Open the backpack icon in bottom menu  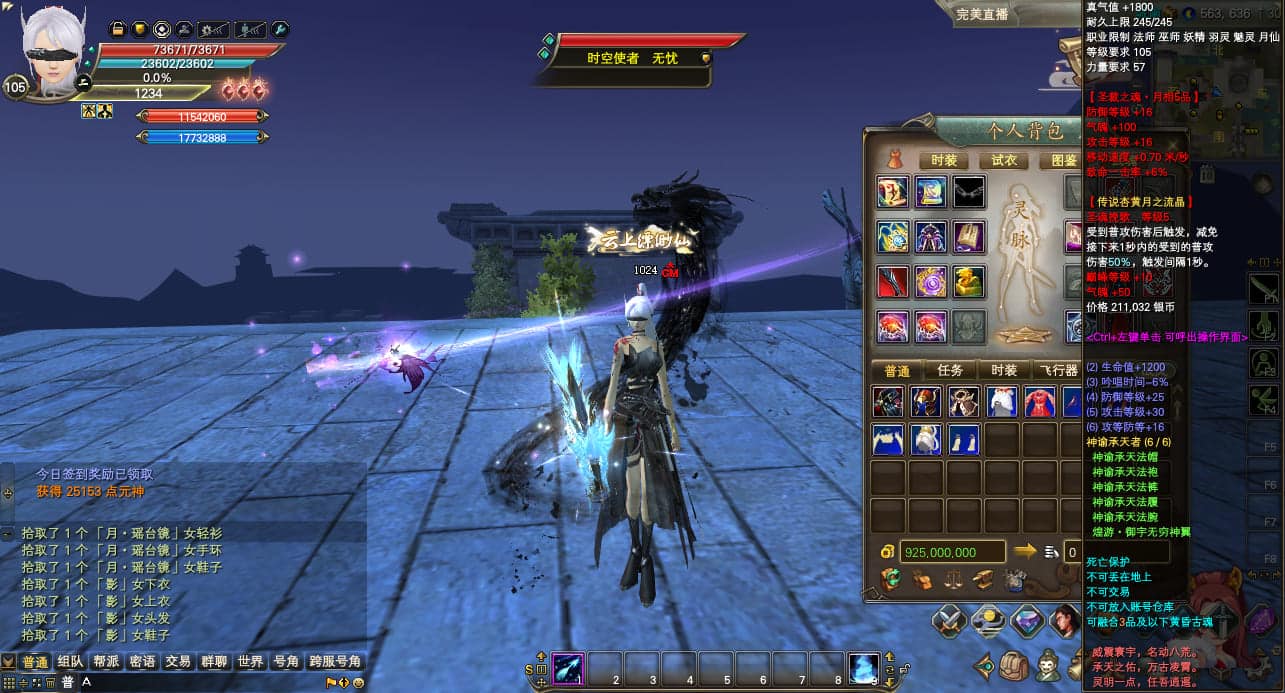coord(1014,665)
